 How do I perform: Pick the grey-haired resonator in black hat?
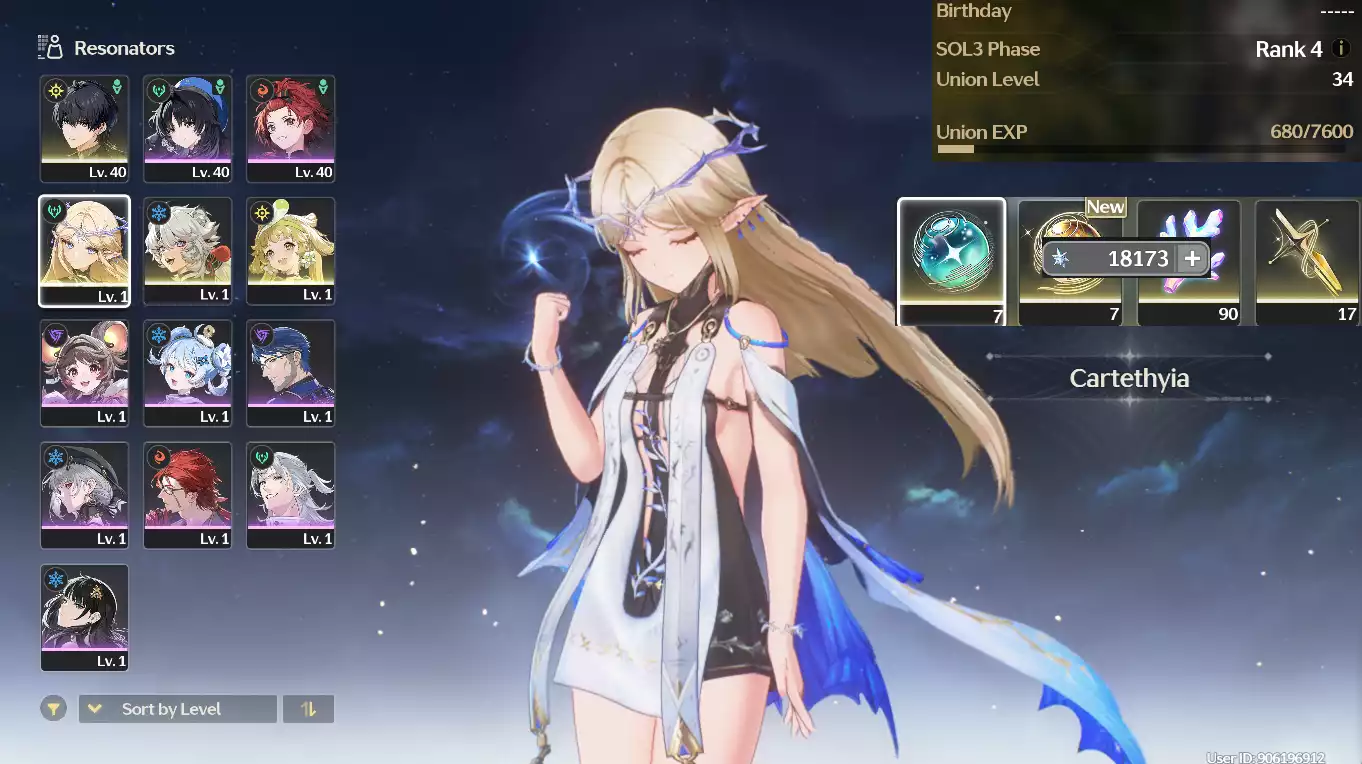[x=84, y=494]
